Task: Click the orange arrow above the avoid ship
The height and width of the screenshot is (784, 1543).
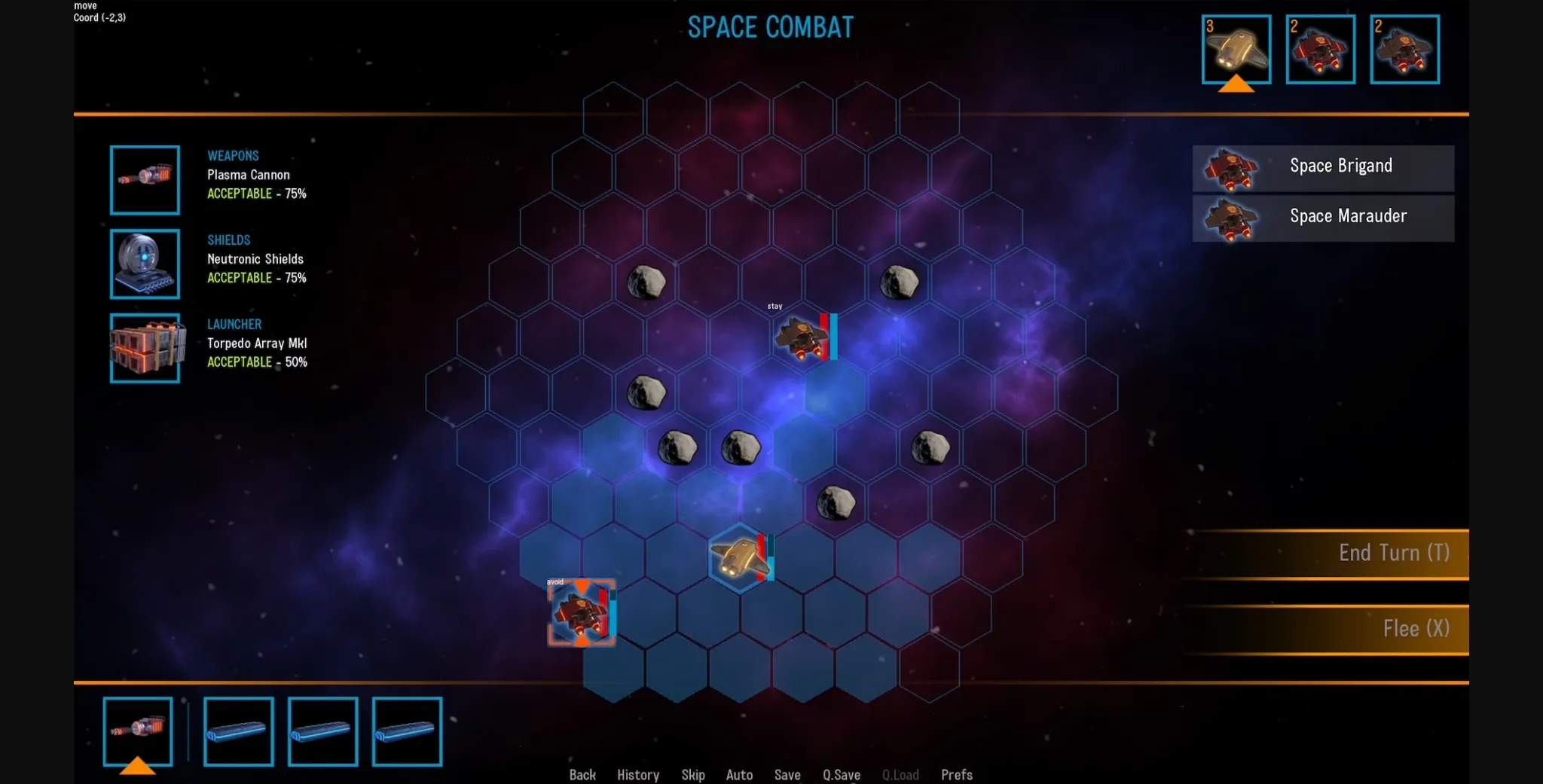Action: (x=582, y=586)
